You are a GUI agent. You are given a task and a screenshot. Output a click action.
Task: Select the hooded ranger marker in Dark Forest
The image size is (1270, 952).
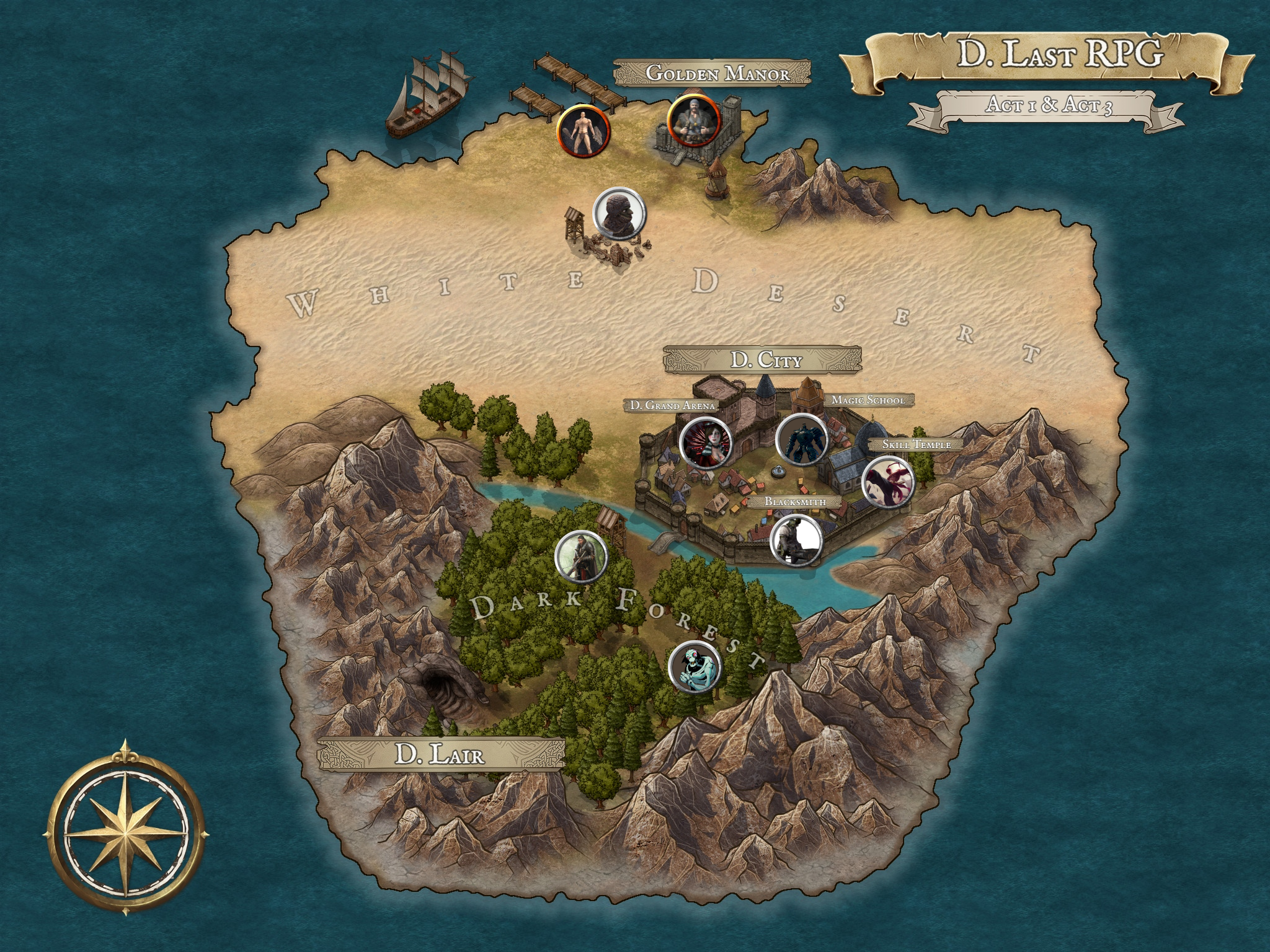[x=581, y=556]
